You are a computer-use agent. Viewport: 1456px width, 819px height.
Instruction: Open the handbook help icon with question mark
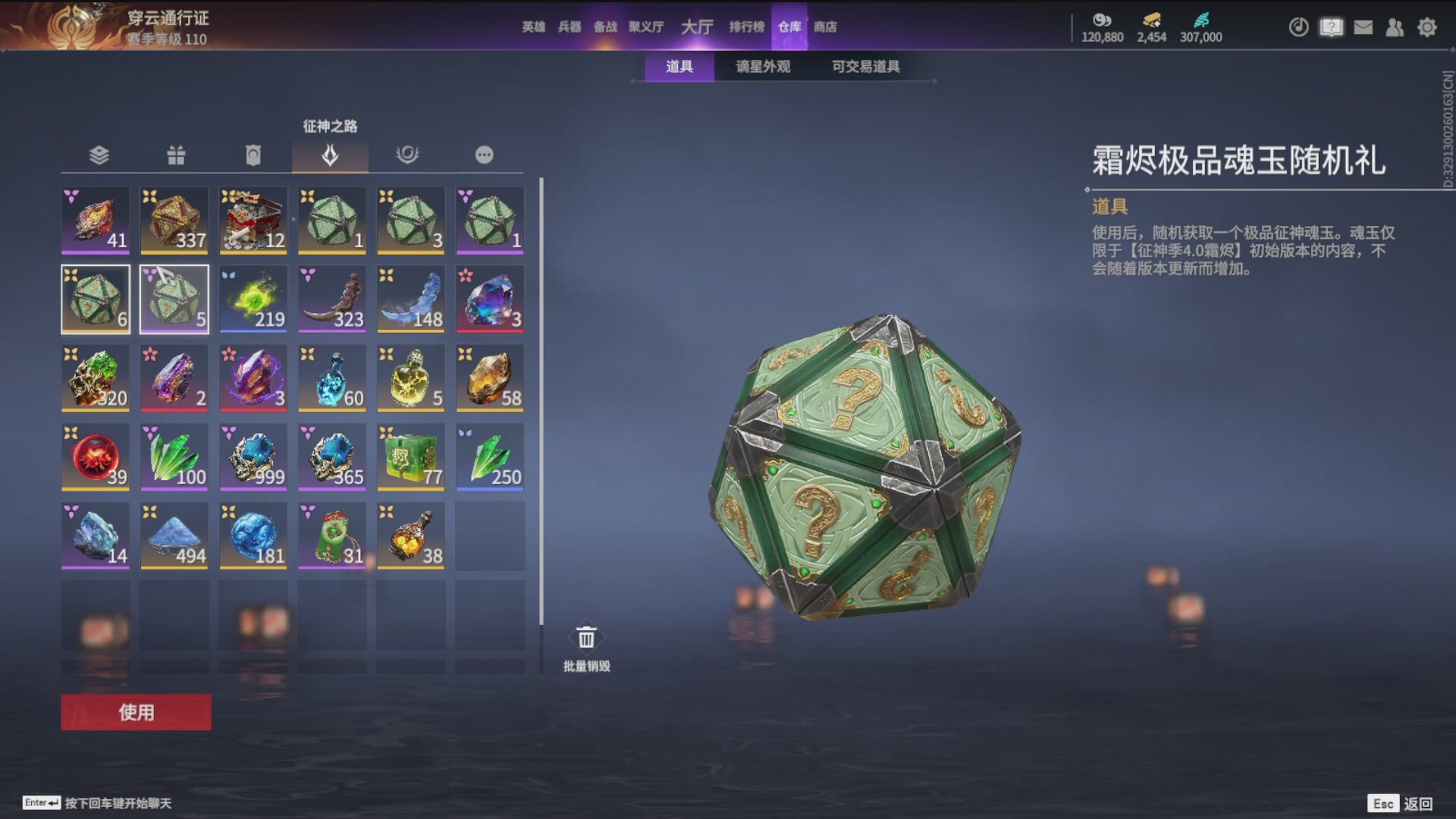[1331, 27]
